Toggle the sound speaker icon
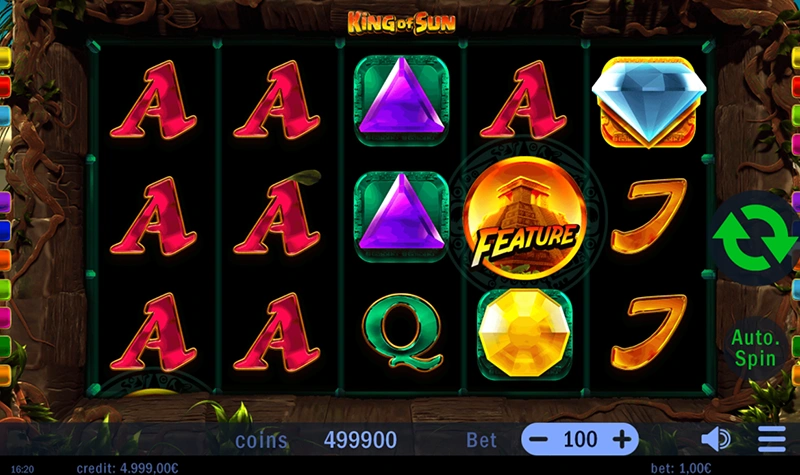This screenshot has height=475, width=800. 715,439
